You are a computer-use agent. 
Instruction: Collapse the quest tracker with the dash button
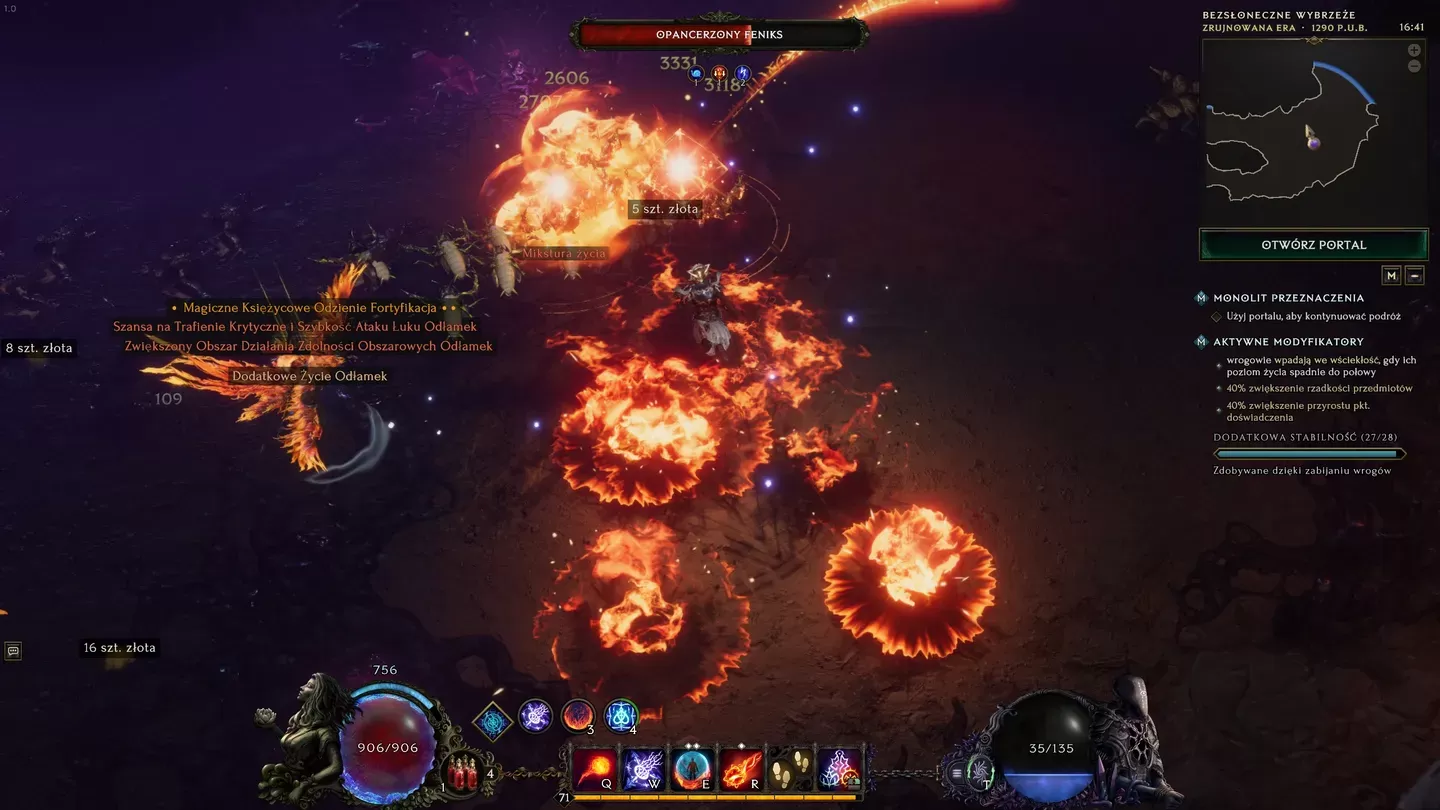click(x=1414, y=275)
